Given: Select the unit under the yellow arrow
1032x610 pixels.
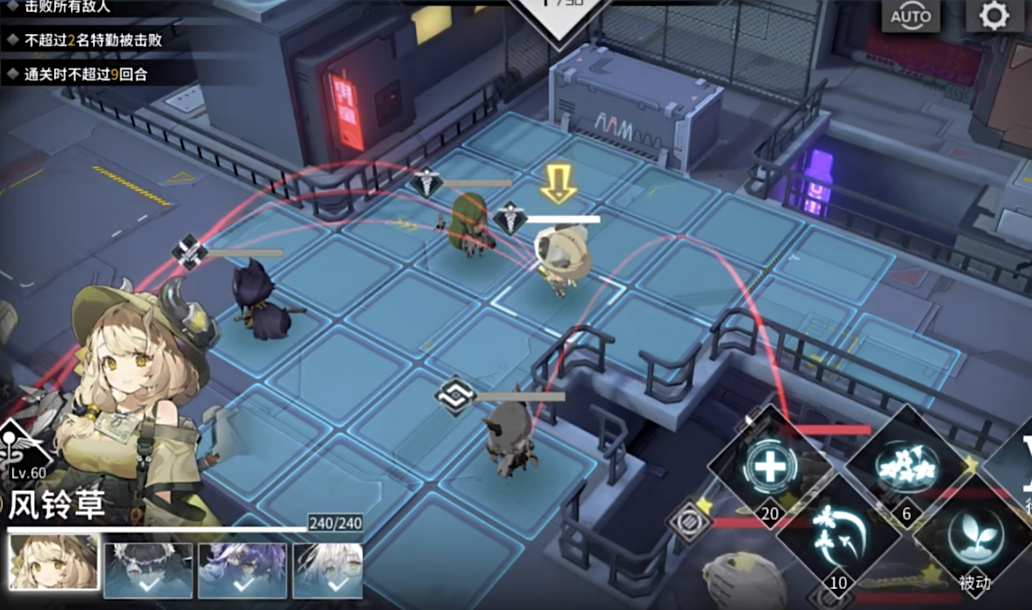Looking at the screenshot, I should [560, 260].
